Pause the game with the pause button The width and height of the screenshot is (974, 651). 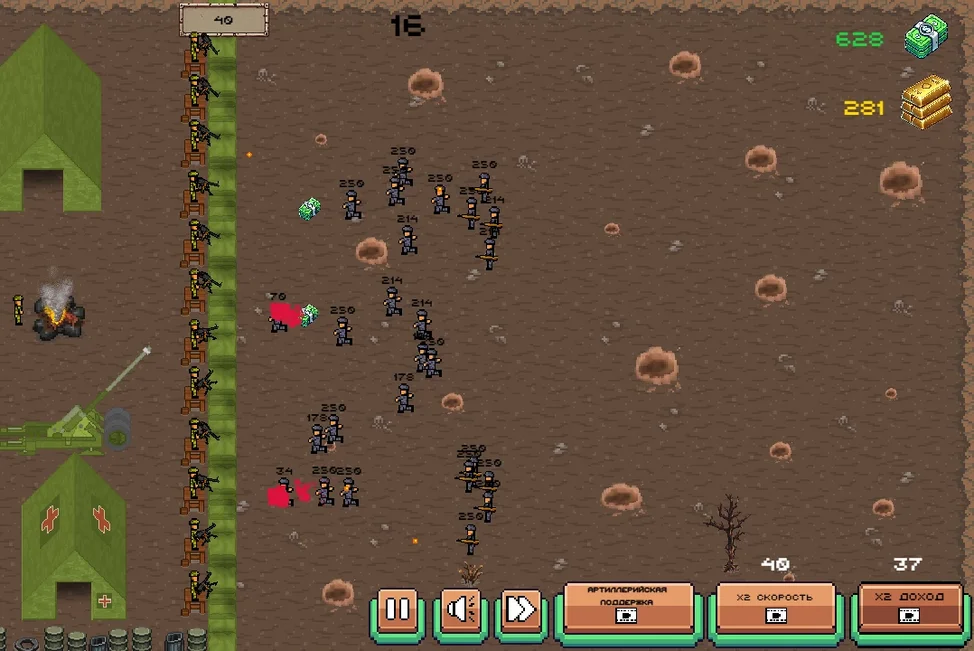[398, 608]
